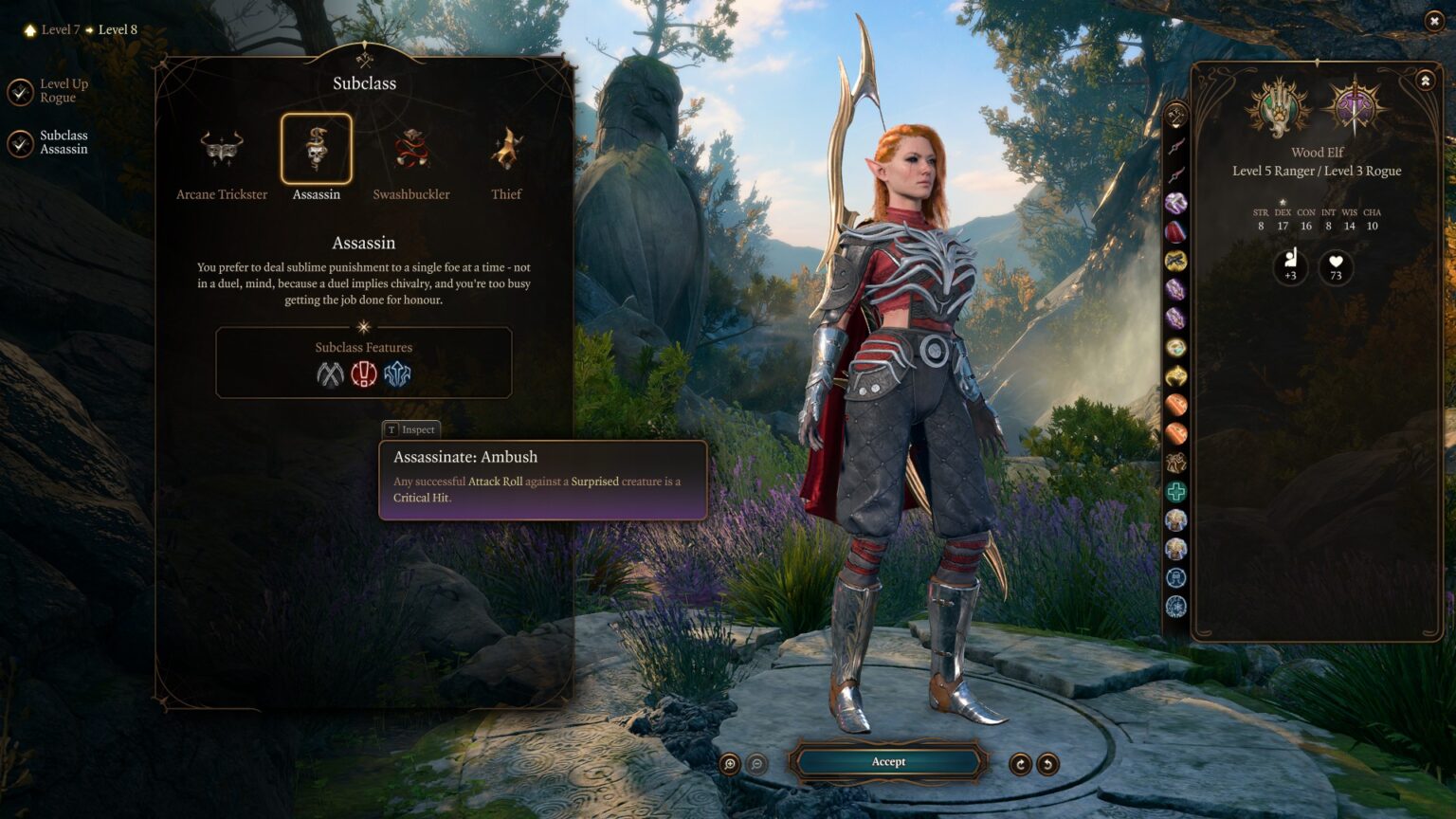Select the Arcane Trickster subclass icon
The image size is (1456, 819).
point(220,150)
